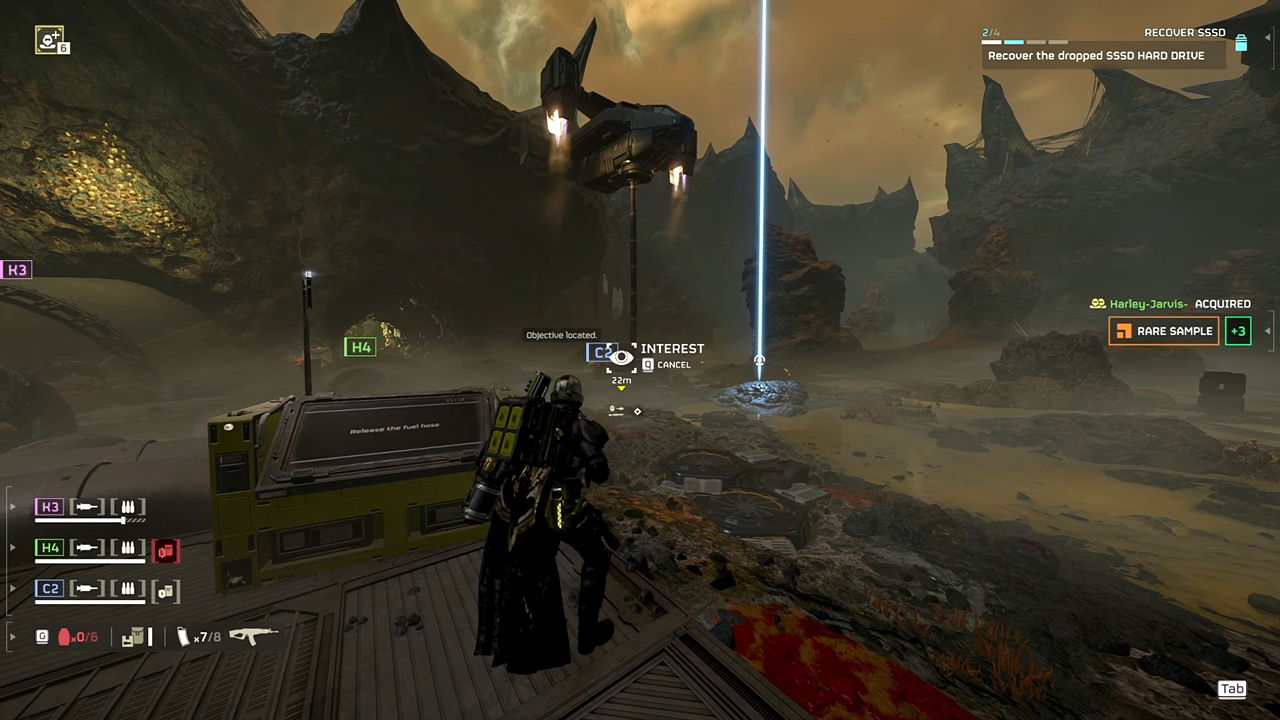This screenshot has height=720, width=1280.
Task: Expand K3's squad member details arrow
Action: click(12, 506)
